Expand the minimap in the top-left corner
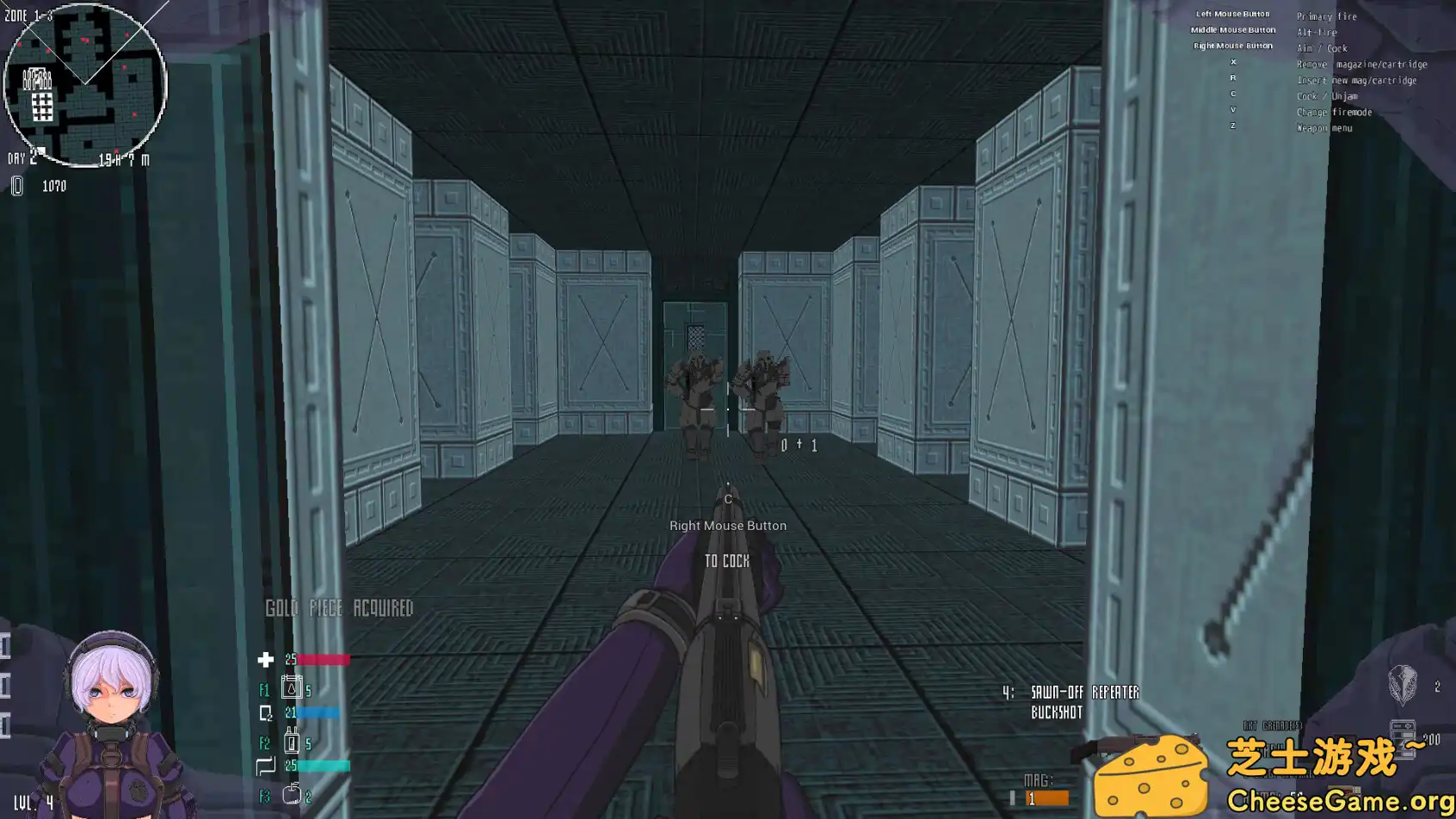This screenshot has height=819, width=1456. [86, 82]
